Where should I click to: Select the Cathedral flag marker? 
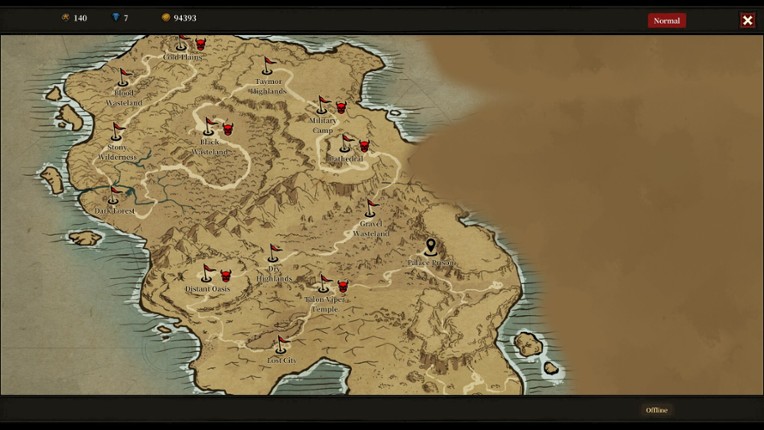pyautogui.click(x=346, y=144)
